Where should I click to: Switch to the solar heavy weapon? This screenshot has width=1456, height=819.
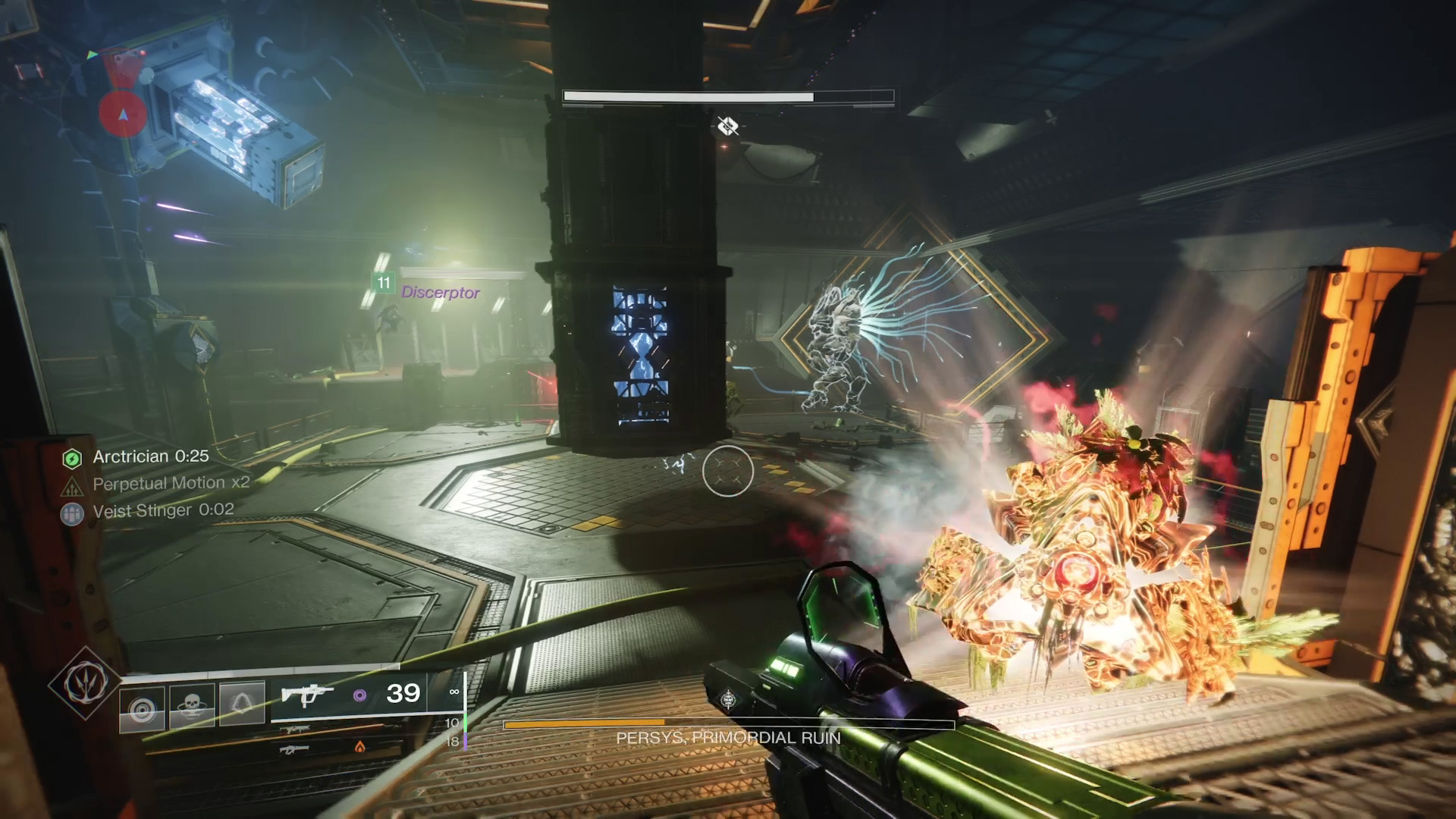(295, 749)
